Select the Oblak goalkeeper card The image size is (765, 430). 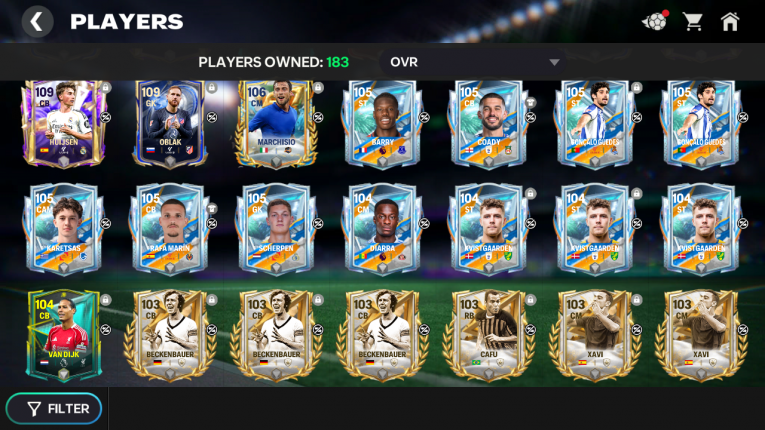[x=170, y=124]
